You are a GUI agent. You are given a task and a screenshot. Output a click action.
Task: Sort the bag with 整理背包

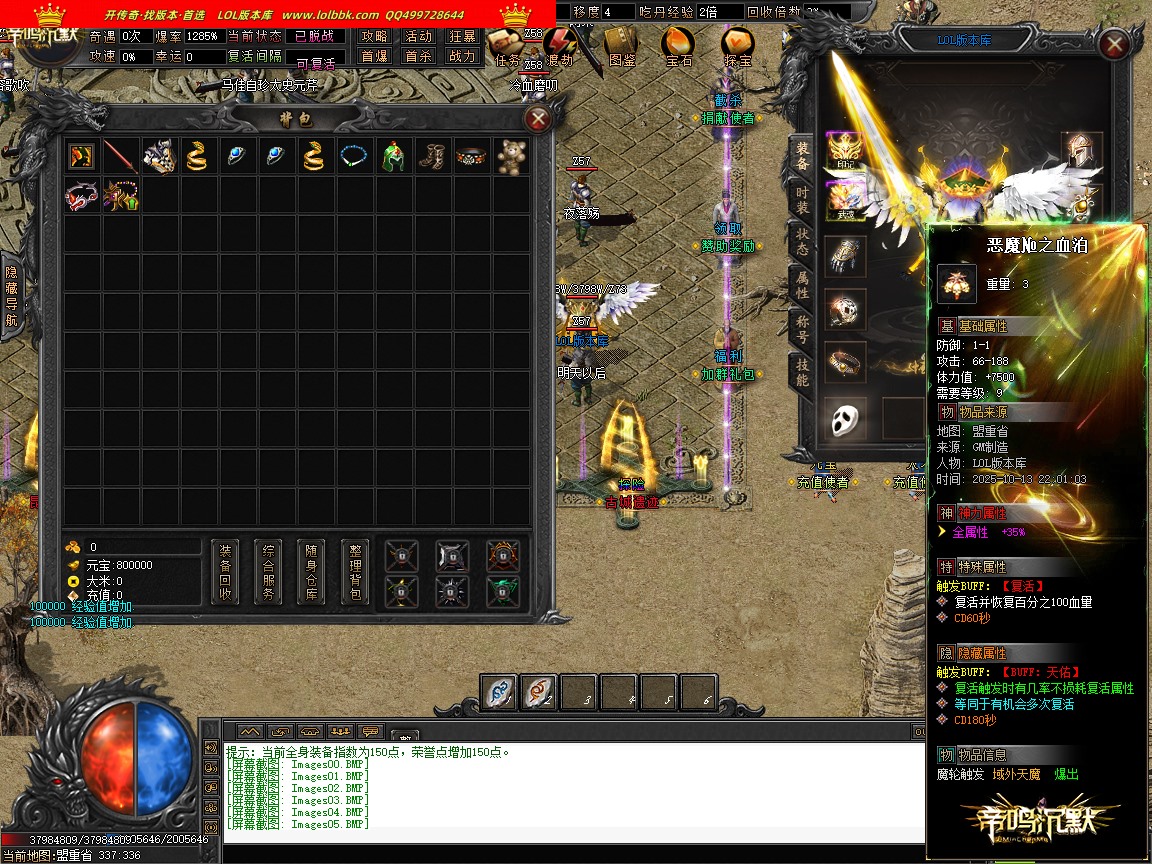(x=355, y=572)
